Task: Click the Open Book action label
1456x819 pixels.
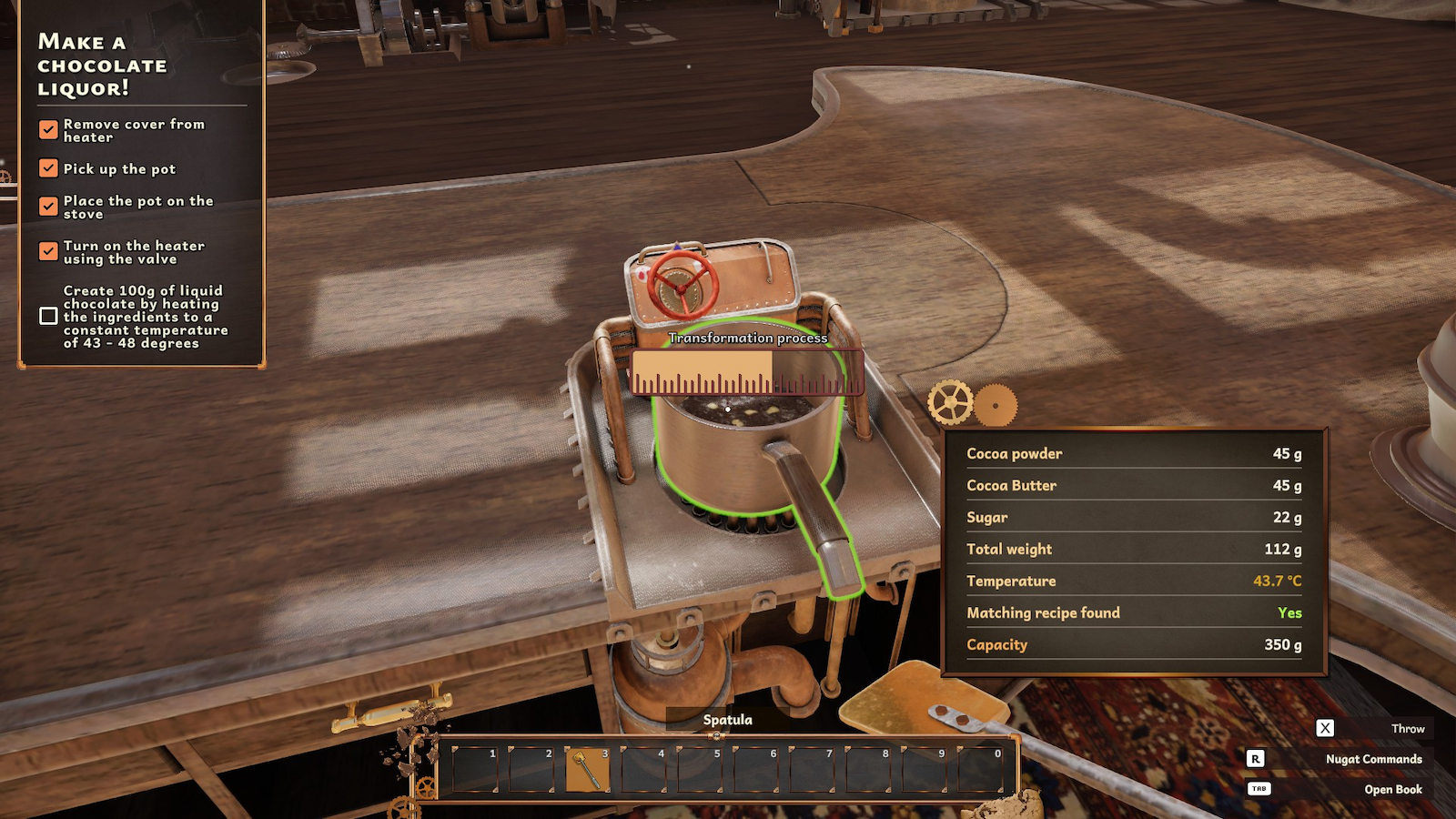Action: click(x=1393, y=789)
